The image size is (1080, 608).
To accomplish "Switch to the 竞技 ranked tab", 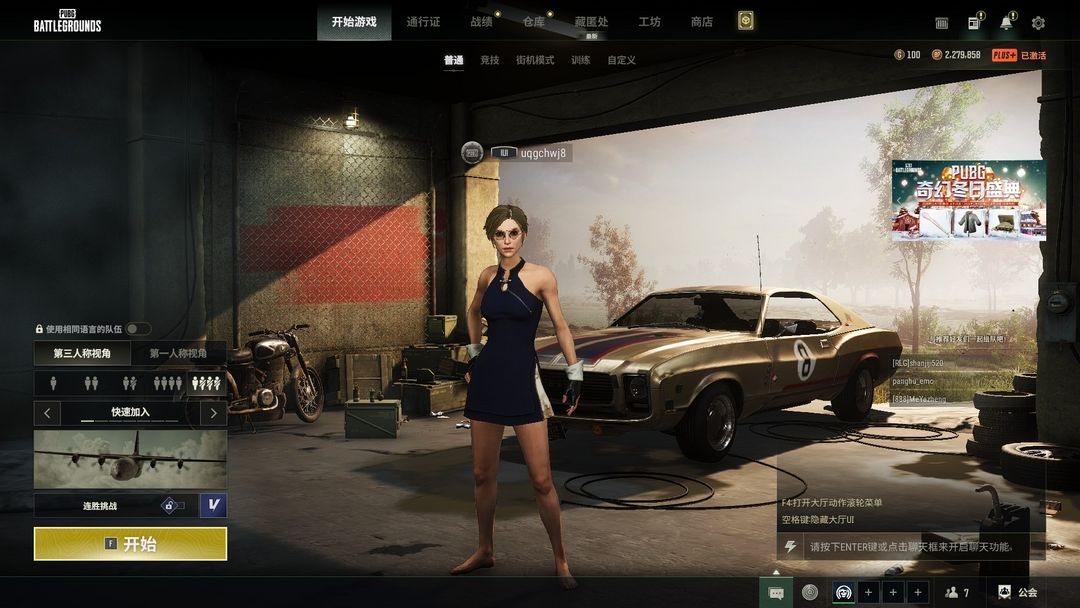I will tap(489, 60).
